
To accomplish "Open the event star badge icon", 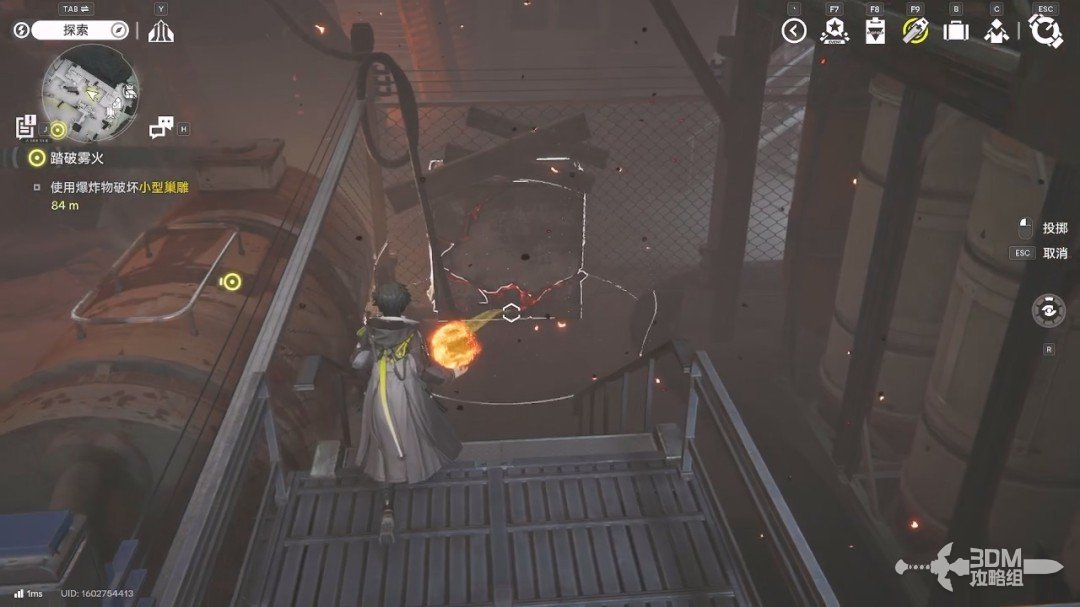I will click(x=833, y=31).
